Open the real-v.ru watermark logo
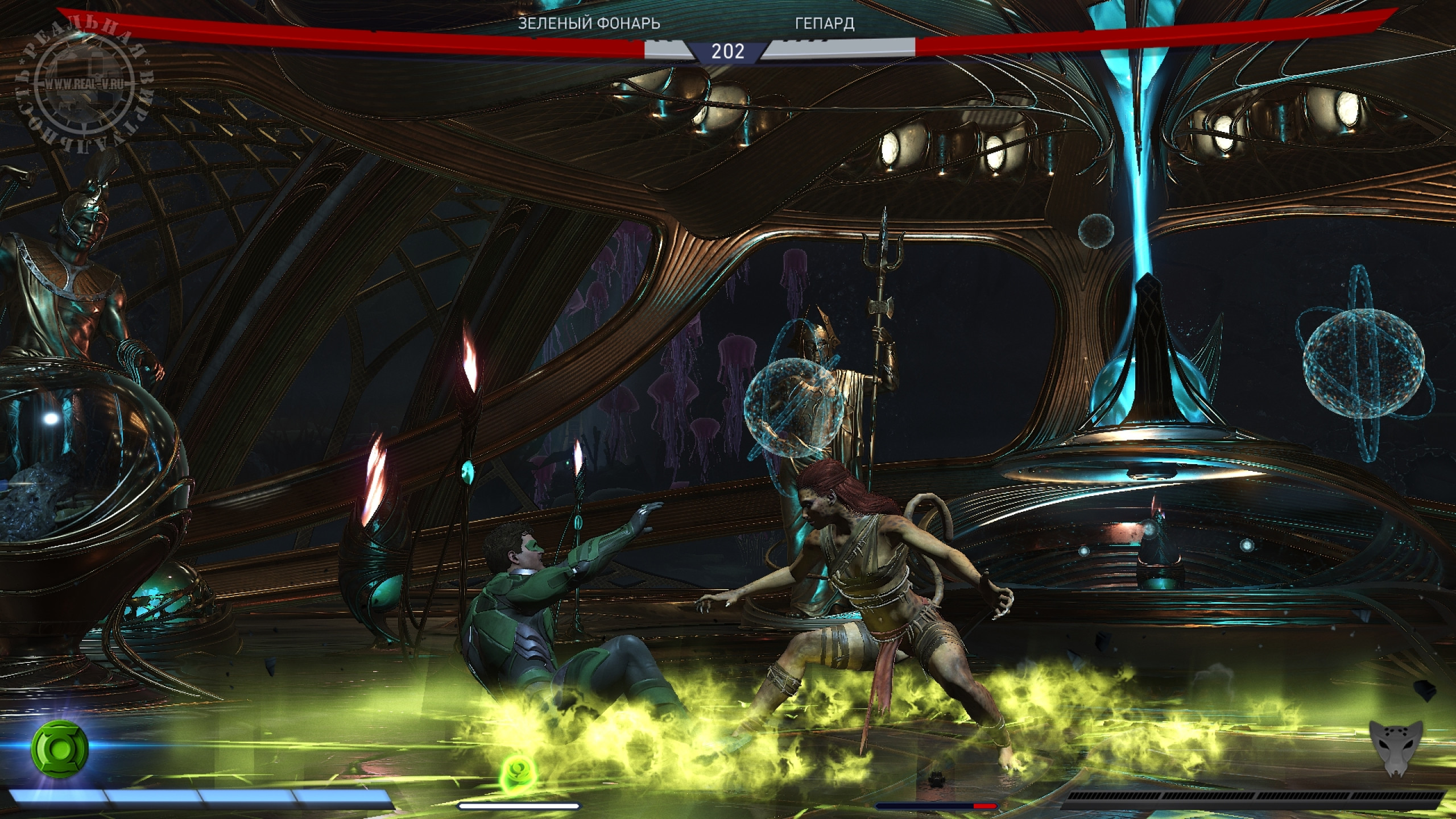 tap(85, 85)
